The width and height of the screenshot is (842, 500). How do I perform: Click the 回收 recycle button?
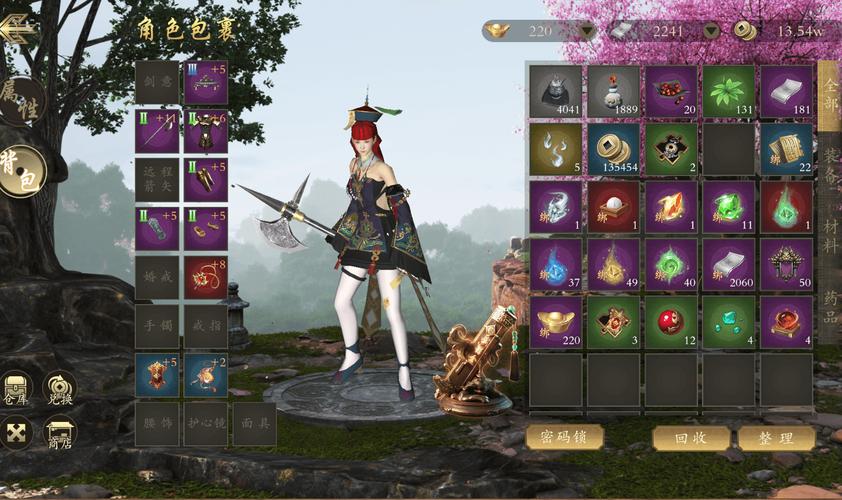pyautogui.click(x=691, y=438)
